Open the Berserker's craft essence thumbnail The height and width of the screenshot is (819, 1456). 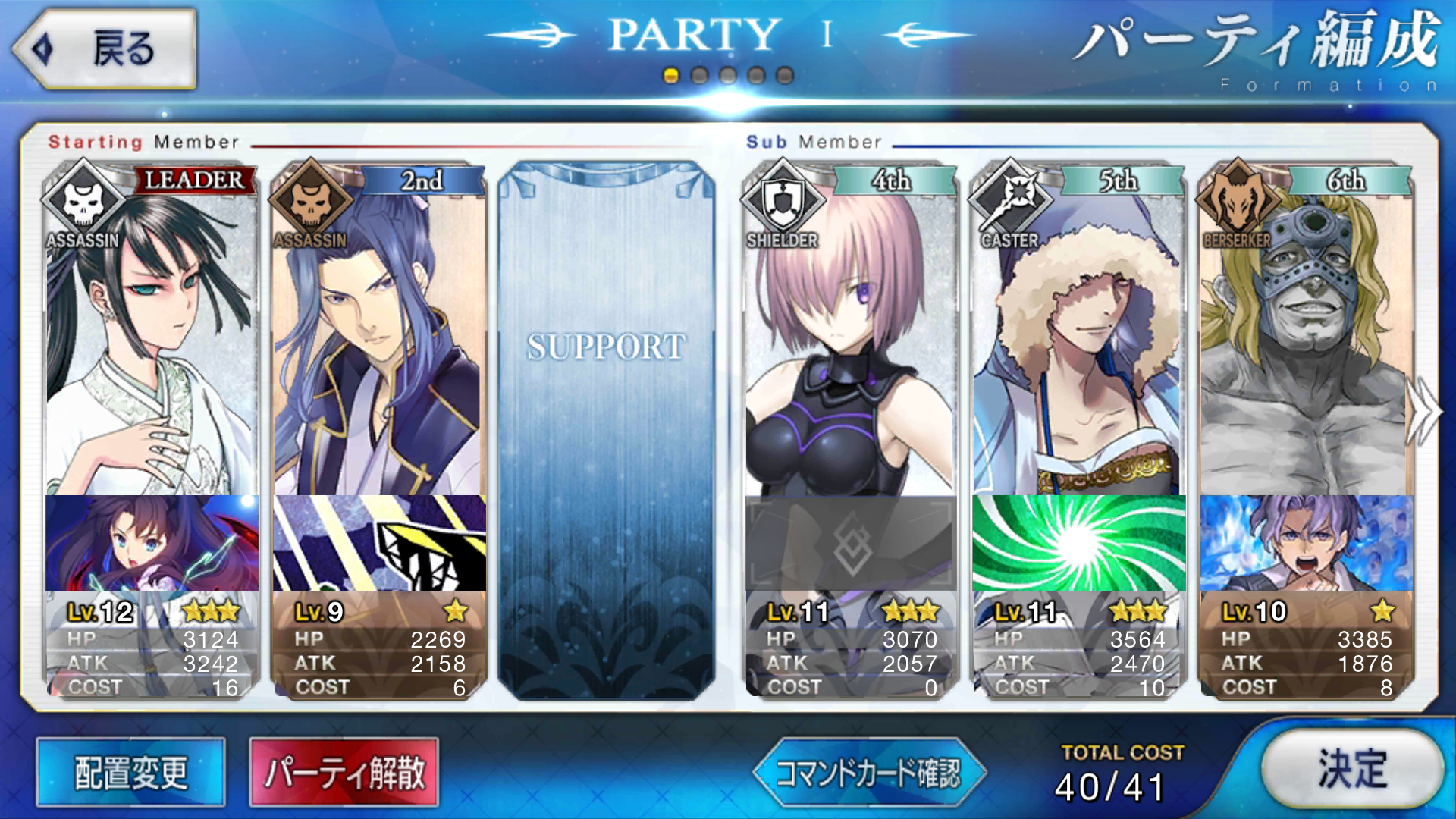click(x=1306, y=544)
